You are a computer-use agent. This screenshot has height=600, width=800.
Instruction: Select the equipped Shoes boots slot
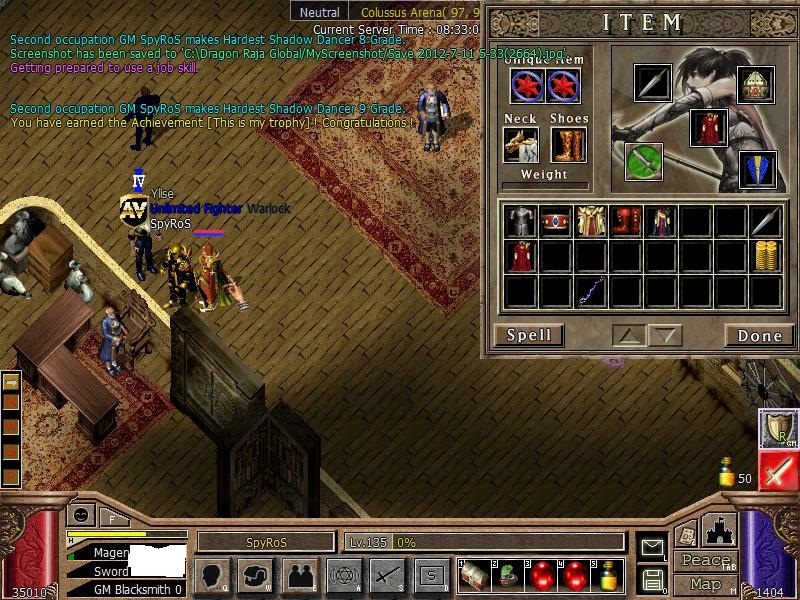pos(569,144)
